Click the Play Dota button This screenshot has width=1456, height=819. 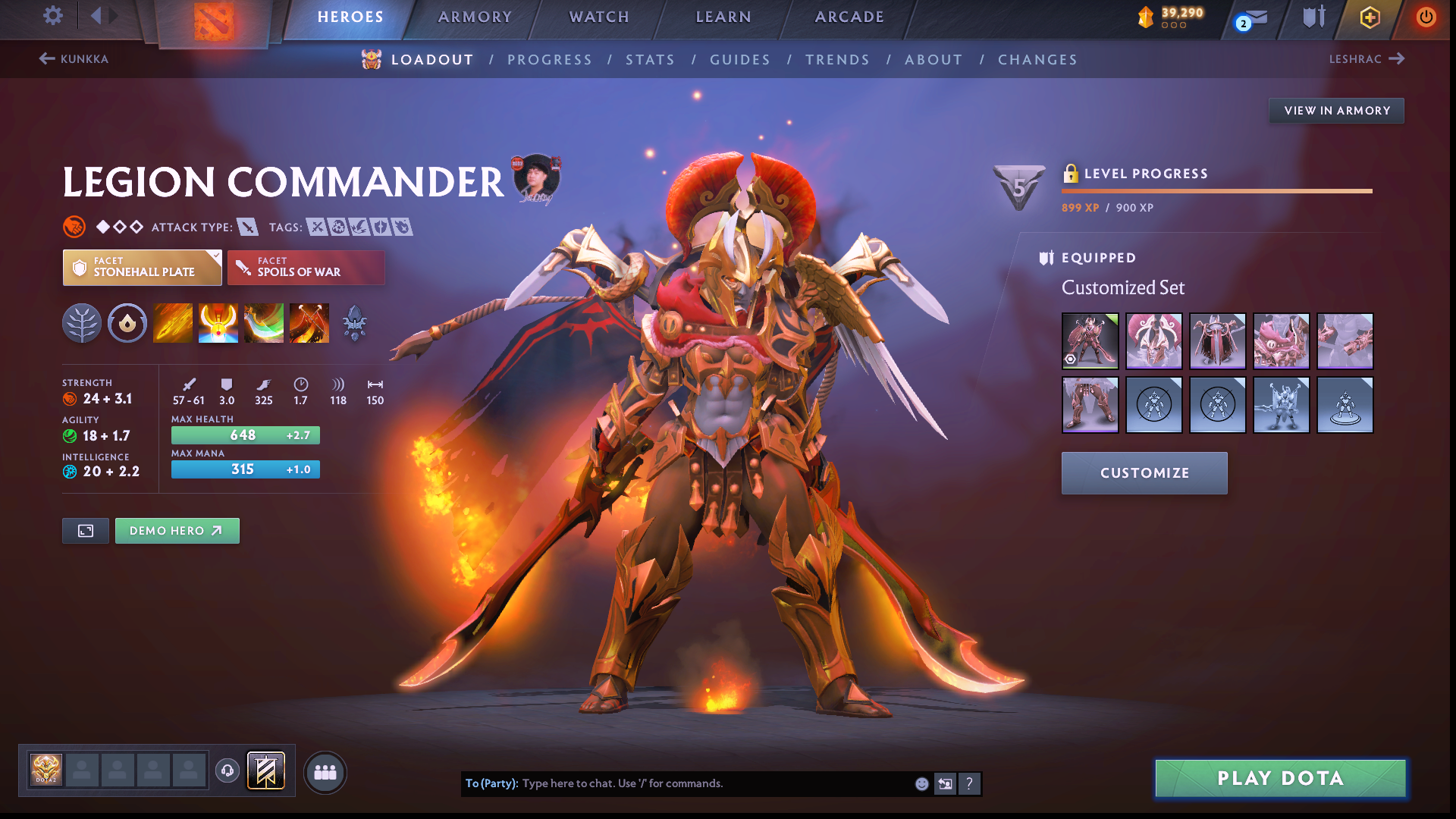point(1280,779)
